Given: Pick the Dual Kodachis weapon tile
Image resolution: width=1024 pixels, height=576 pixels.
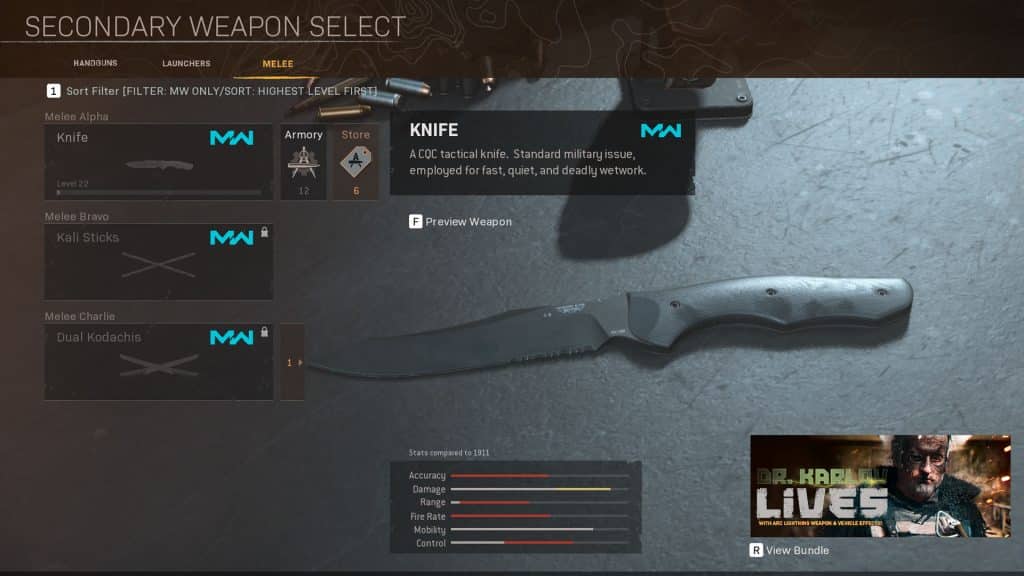Looking at the screenshot, I should click(158, 361).
